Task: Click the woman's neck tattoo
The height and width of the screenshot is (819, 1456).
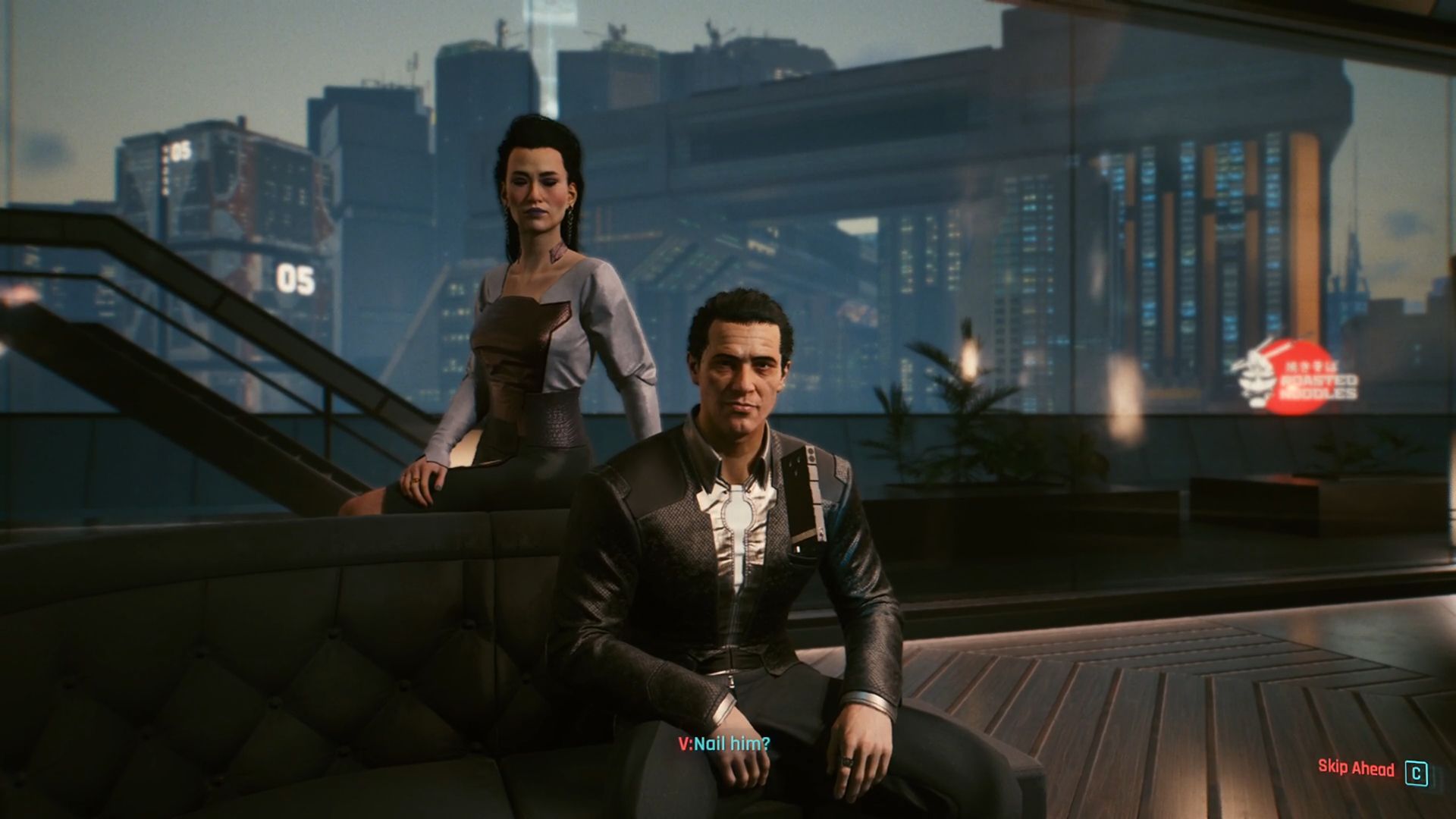Action: point(558,254)
